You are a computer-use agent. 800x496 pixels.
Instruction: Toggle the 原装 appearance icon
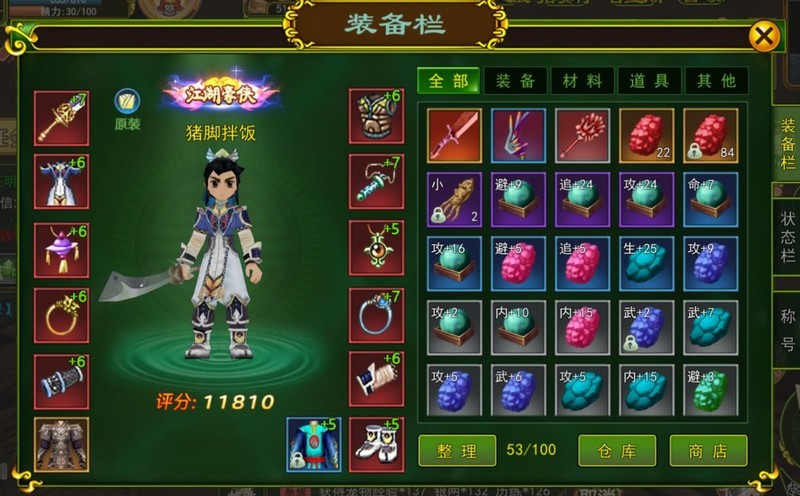[x=127, y=101]
